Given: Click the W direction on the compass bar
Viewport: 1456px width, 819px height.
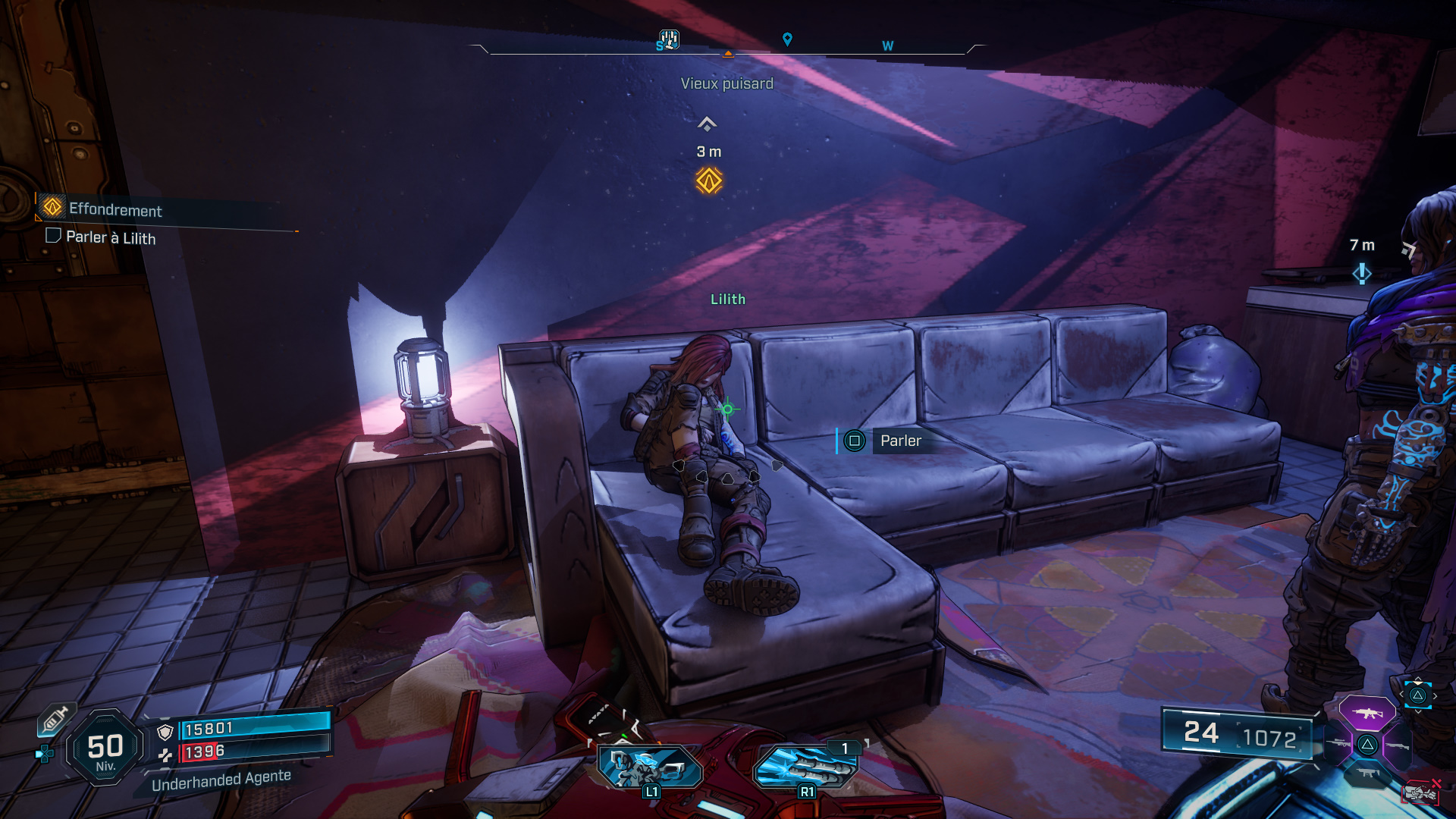Looking at the screenshot, I should (886, 45).
